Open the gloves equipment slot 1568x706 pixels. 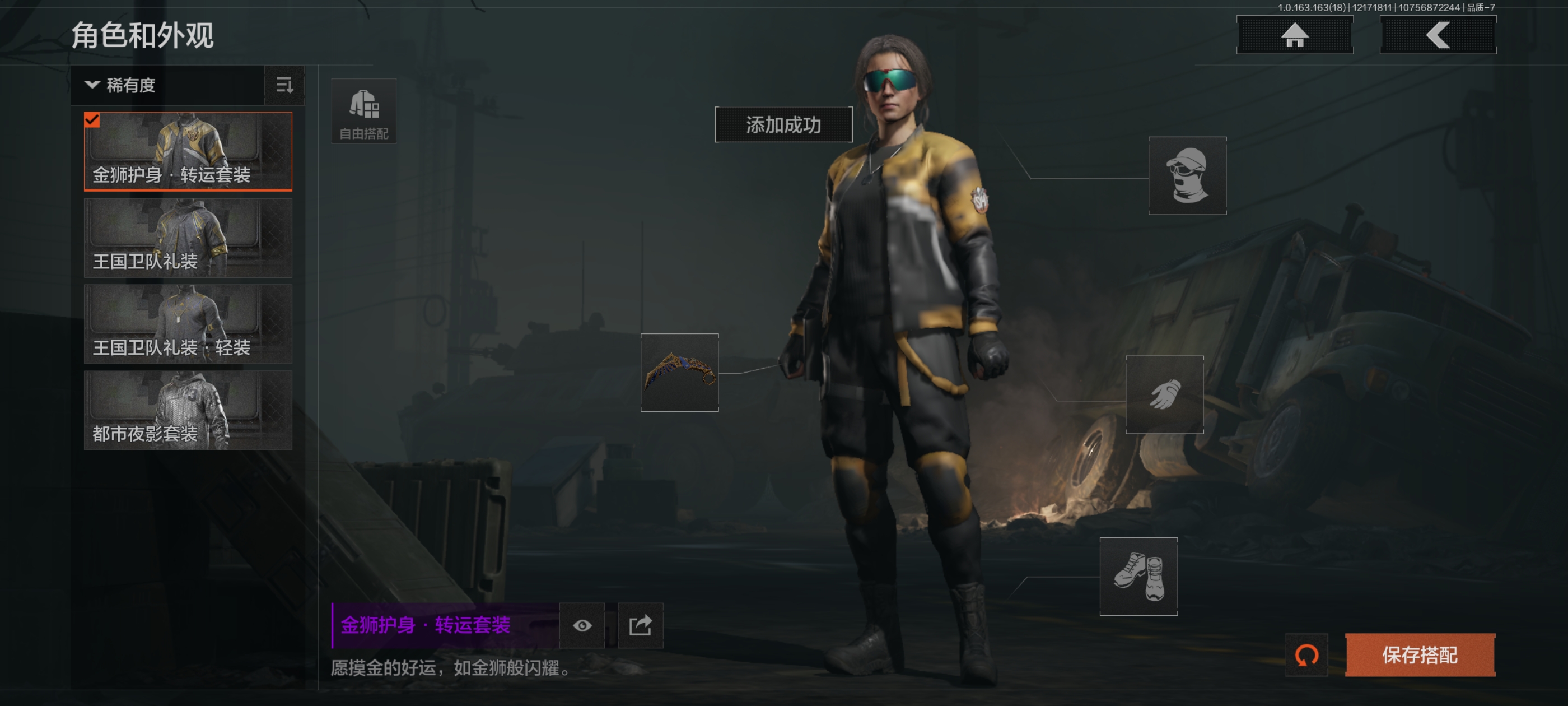coord(1164,394)
